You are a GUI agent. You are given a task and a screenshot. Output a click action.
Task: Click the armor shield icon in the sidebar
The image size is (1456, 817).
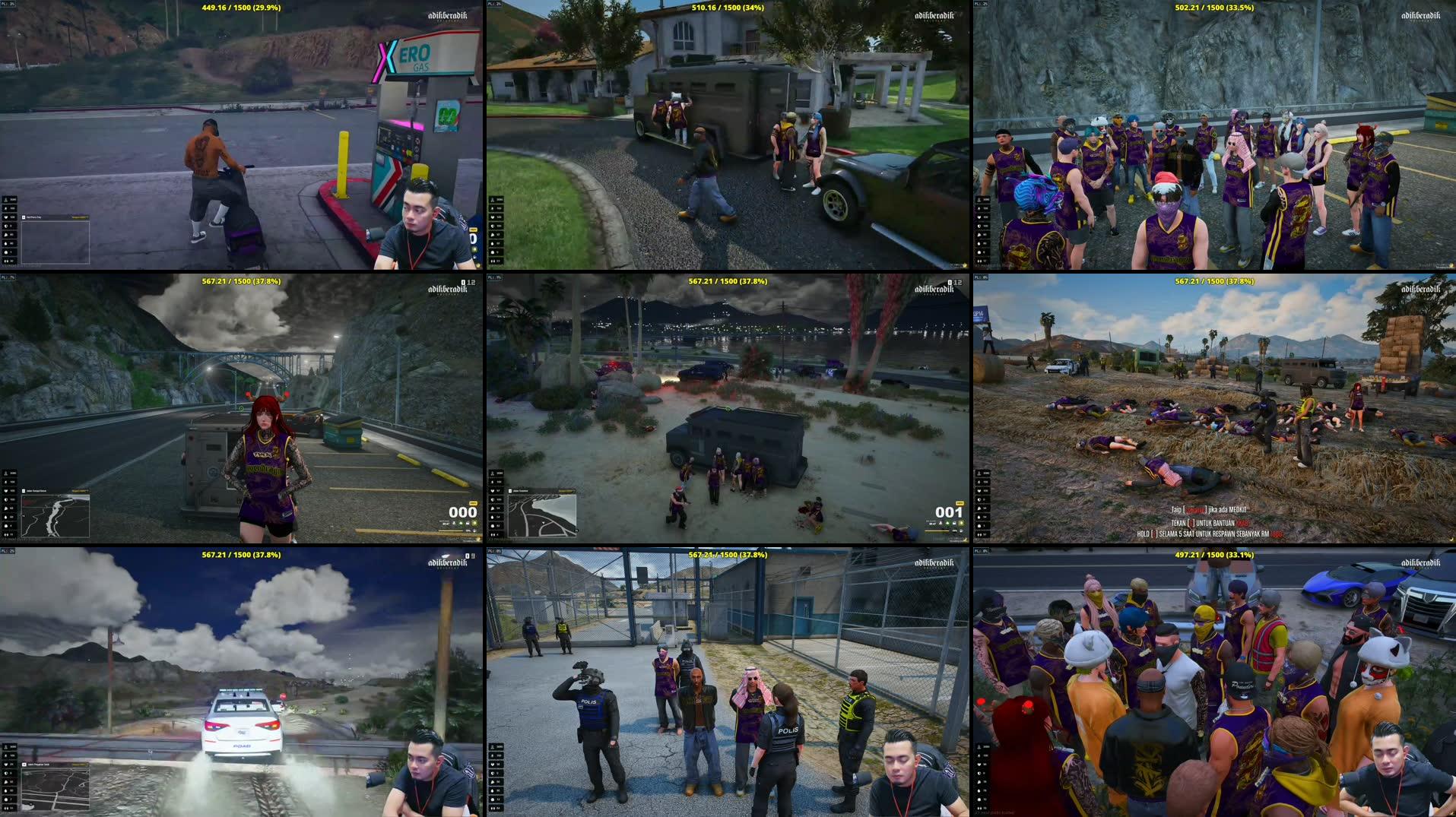[x=6, y=226]
